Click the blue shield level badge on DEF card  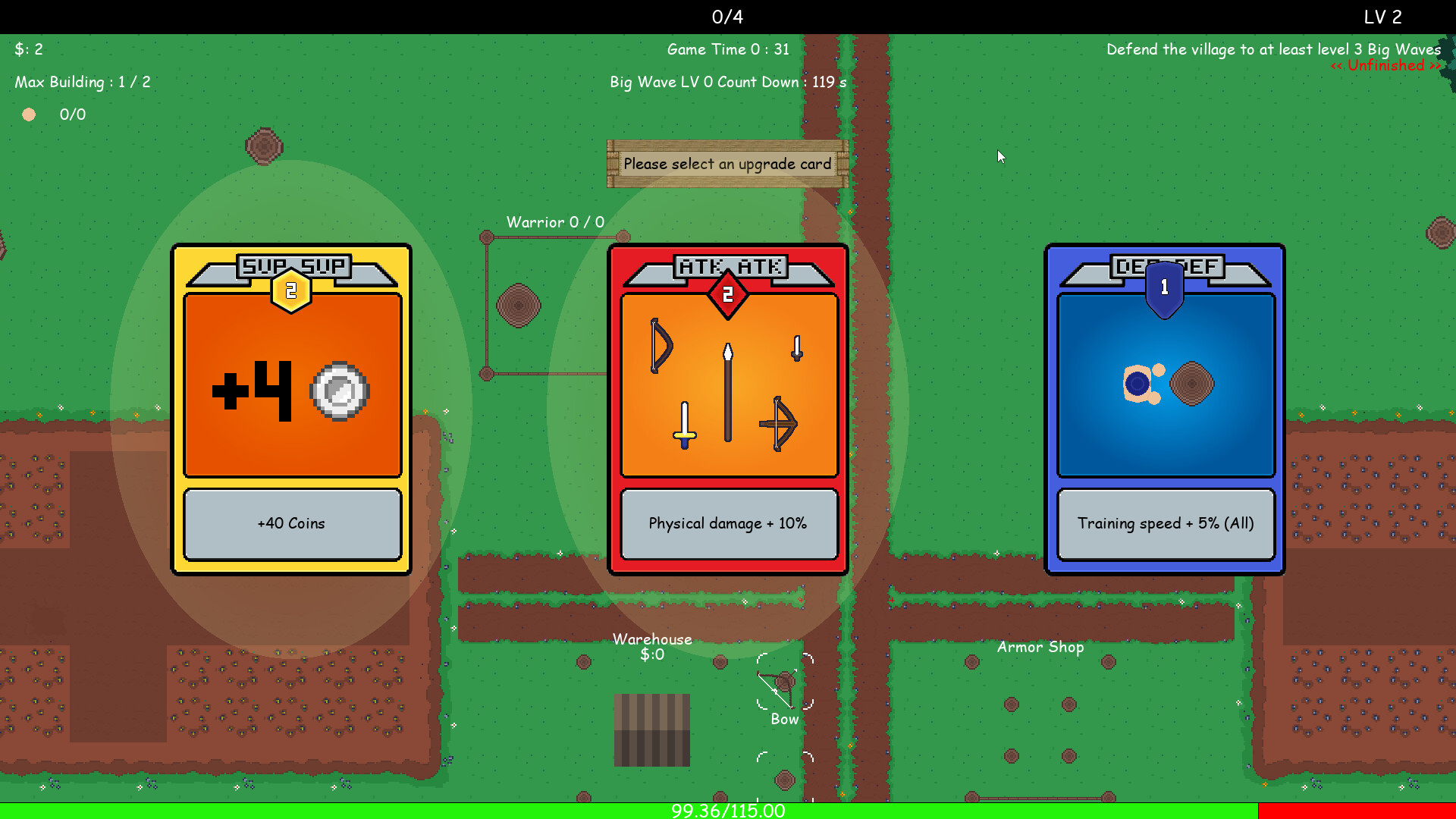(x=1165, y=287)
